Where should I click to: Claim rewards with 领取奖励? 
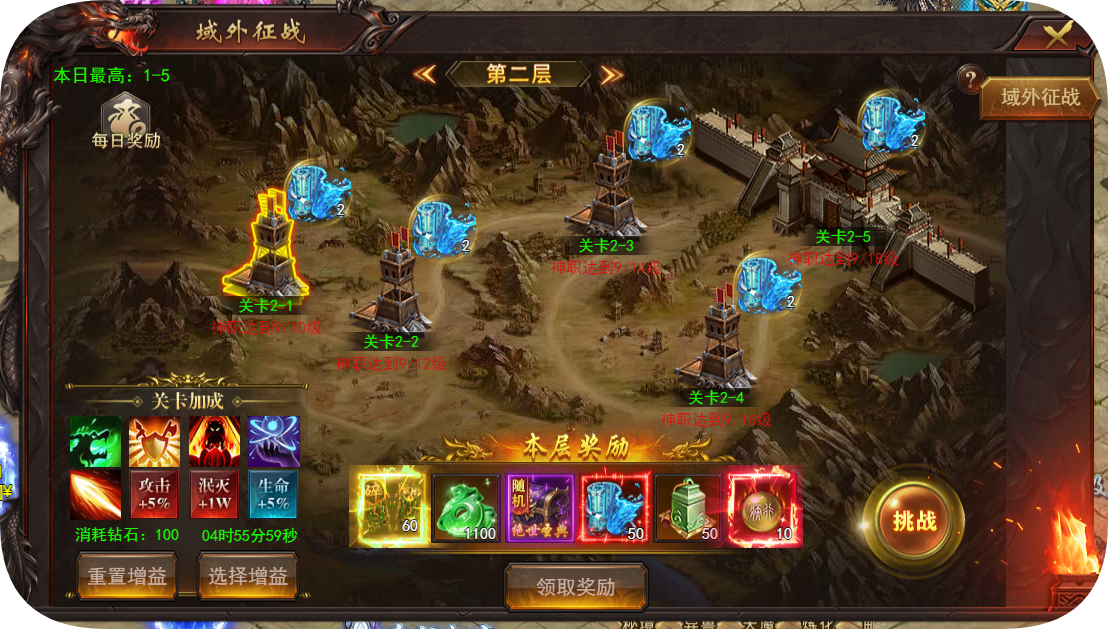pos(575,587)
